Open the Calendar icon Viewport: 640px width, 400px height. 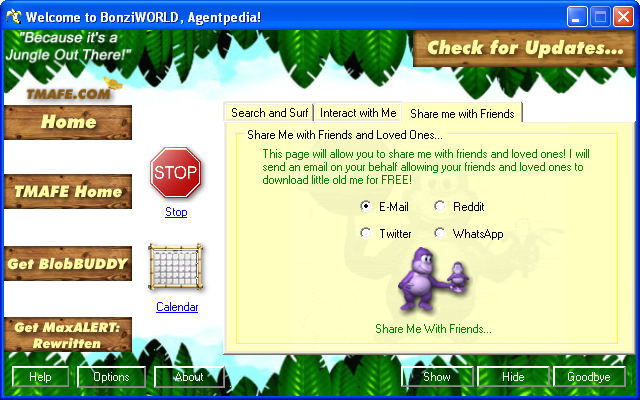click(176, 270)
